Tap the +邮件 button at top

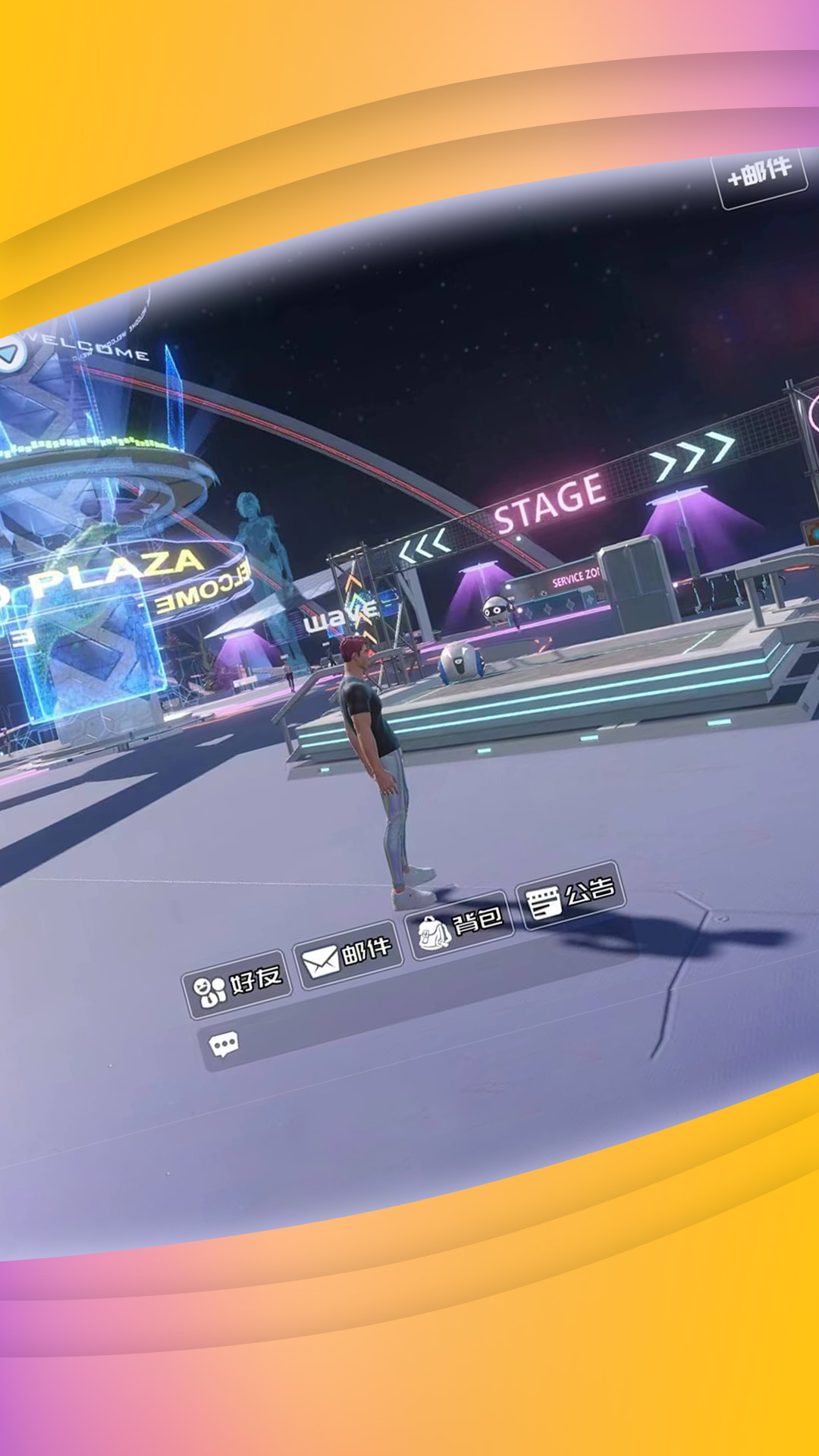point(760,174)
